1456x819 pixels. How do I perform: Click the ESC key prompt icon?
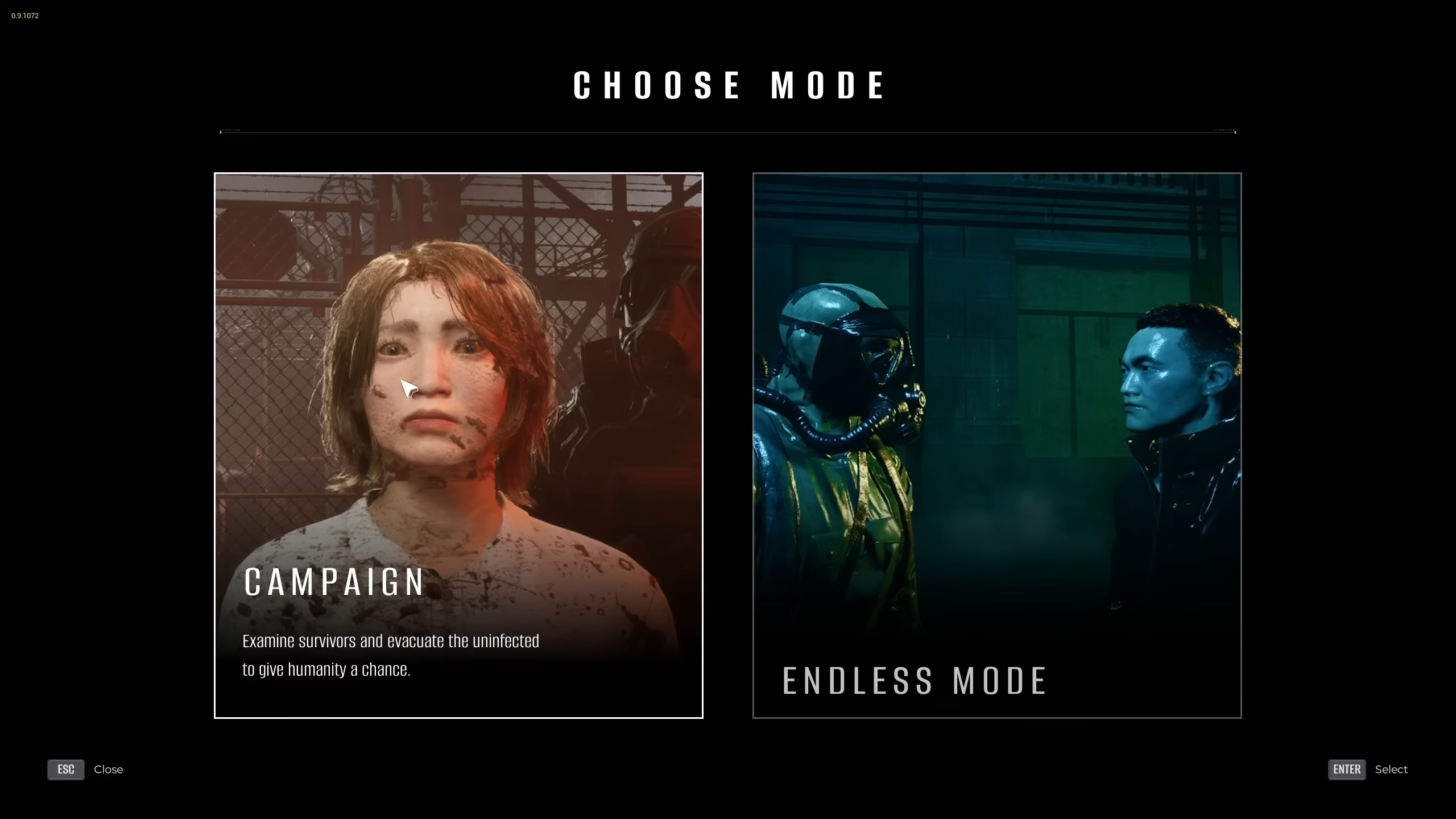pos(65,770)
